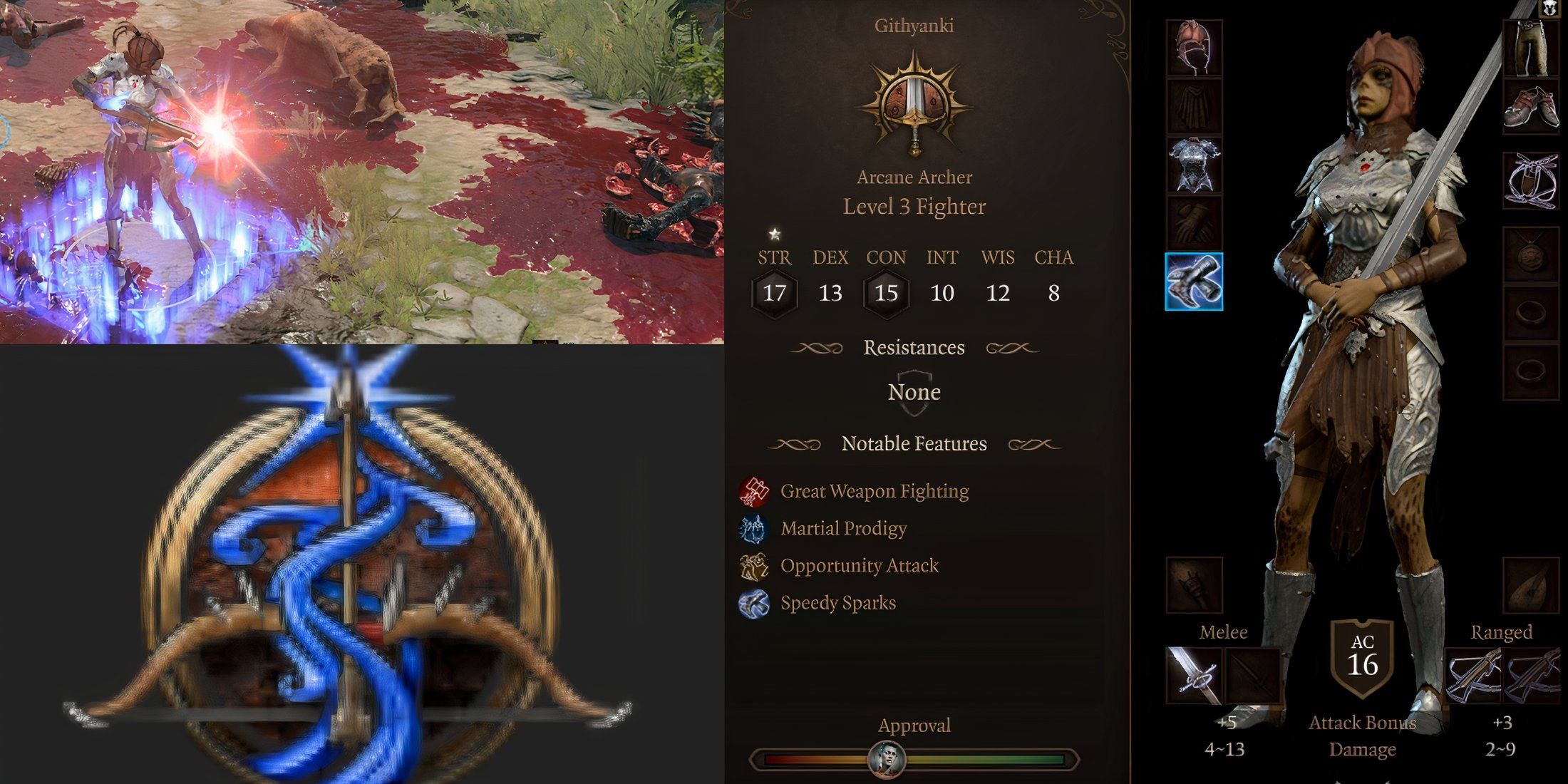This screenshot has width=1568, height=784.
Task: Toggle the STR 17 ability score highlight
Action: [775, 294]
